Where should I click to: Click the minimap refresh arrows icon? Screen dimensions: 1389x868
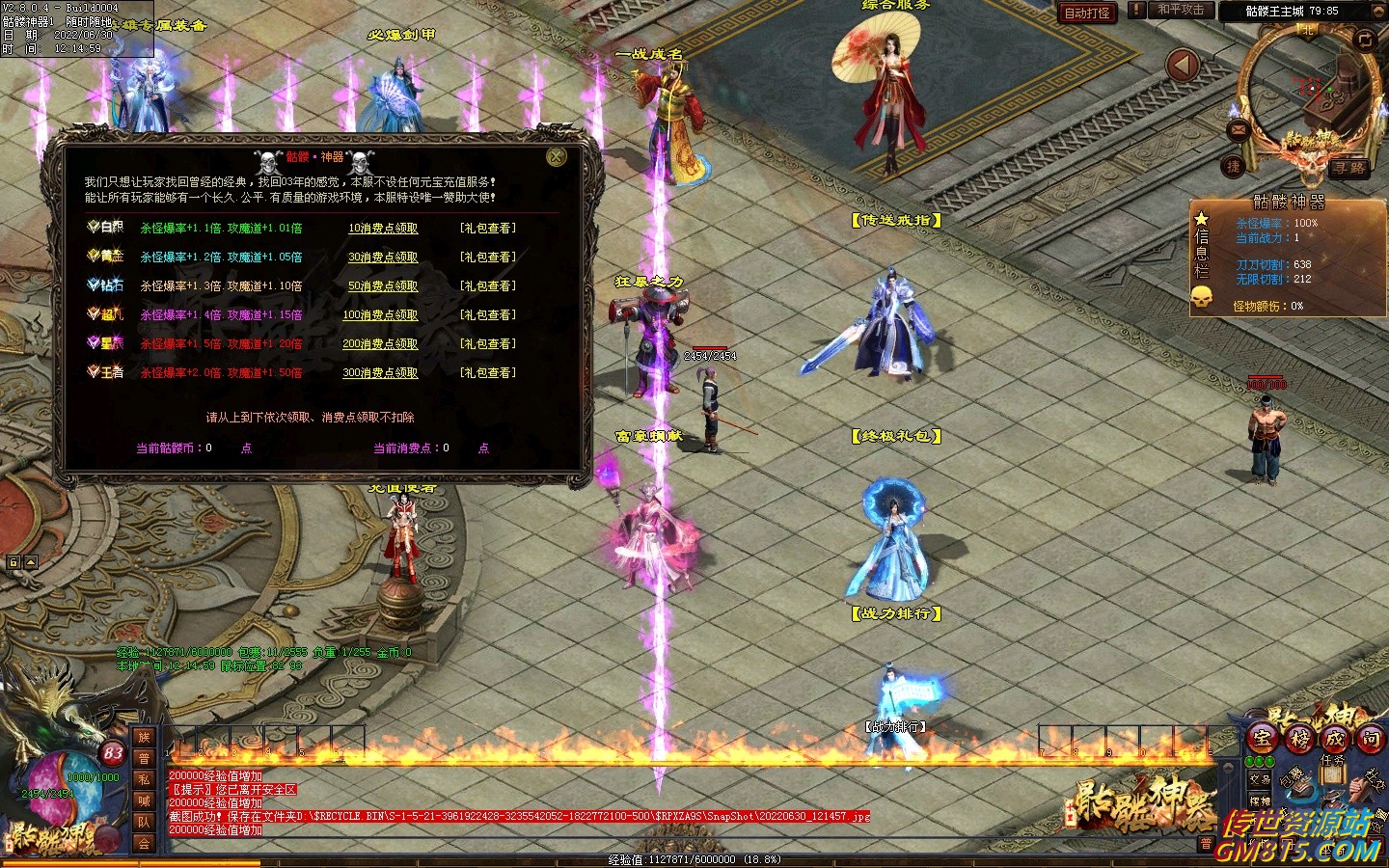pos(1364,39)
